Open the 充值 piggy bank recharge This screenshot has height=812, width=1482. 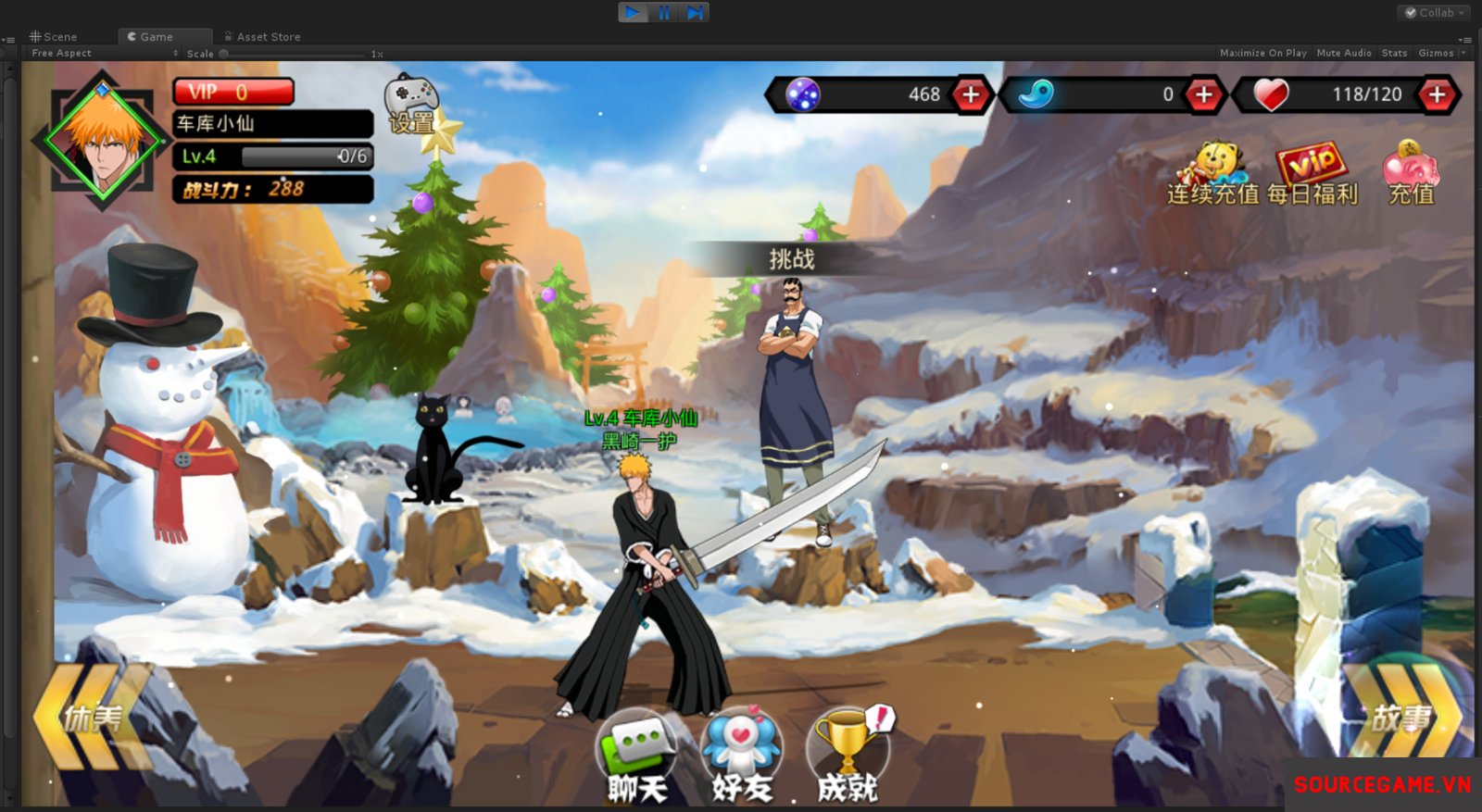click(1410, 174)
